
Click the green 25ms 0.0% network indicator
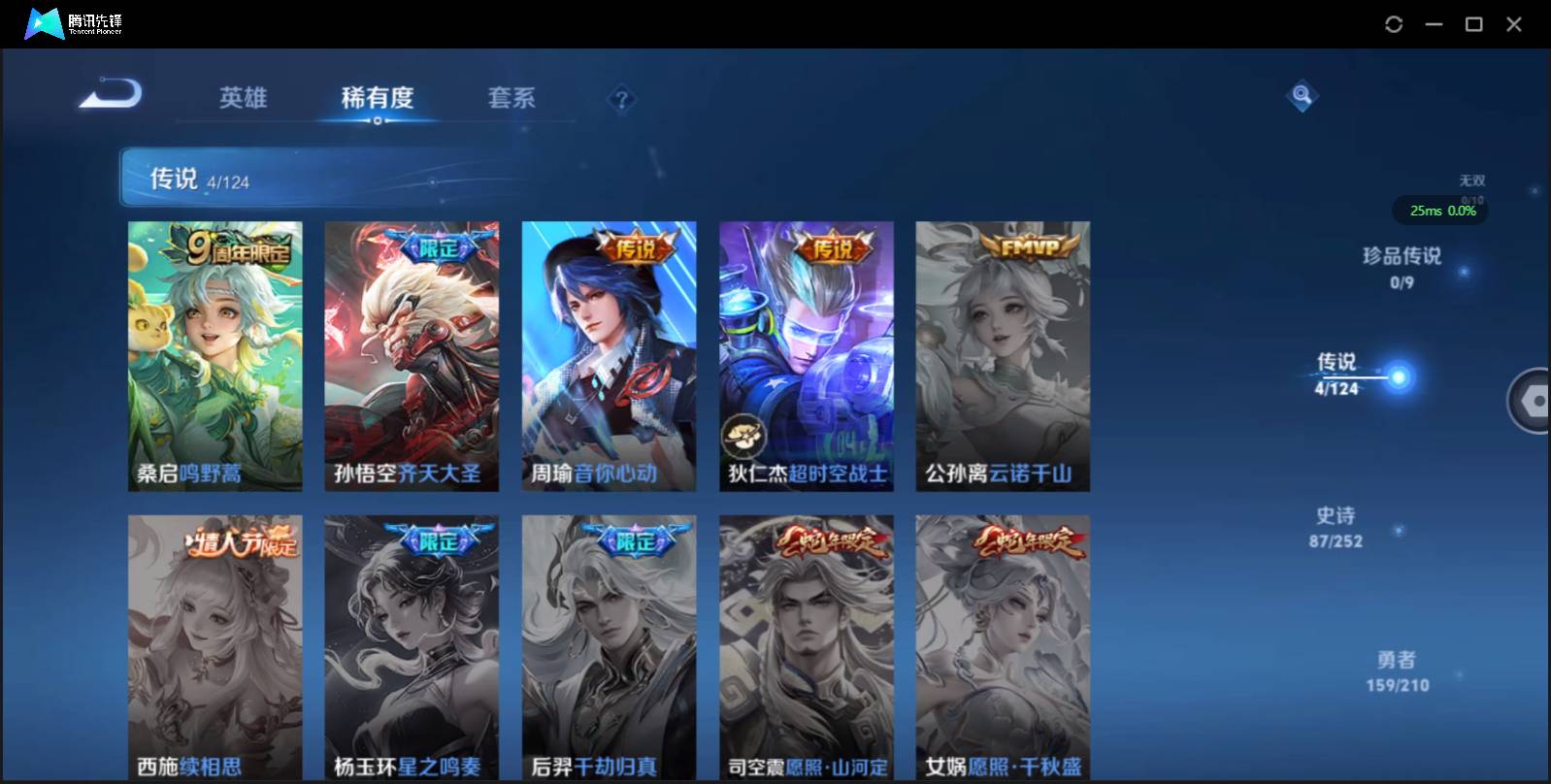pos(1440,210)
